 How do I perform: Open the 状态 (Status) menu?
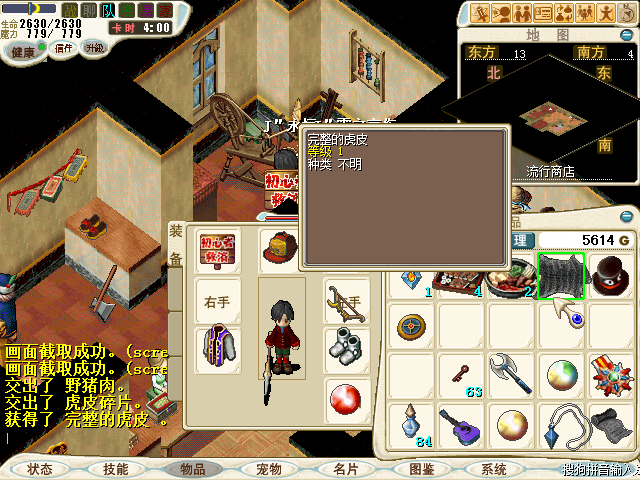(x=40, y=468)
